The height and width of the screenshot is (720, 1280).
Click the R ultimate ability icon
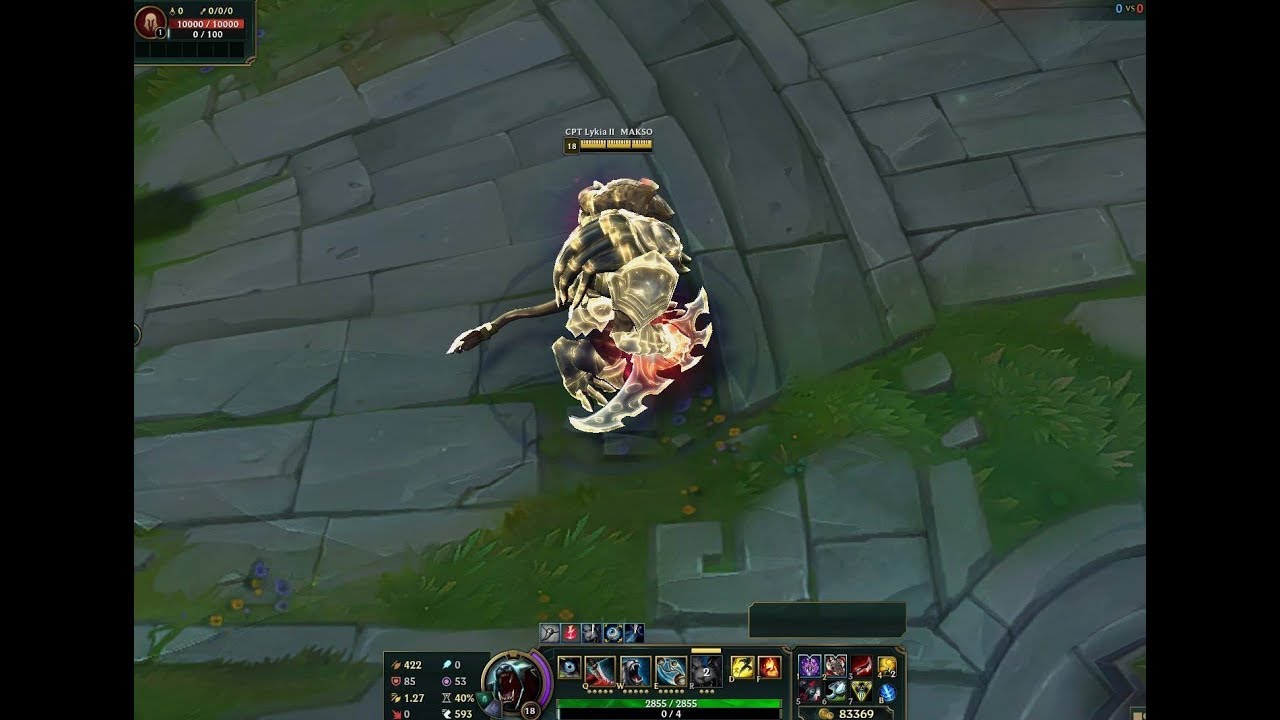[x=706, y=668]
